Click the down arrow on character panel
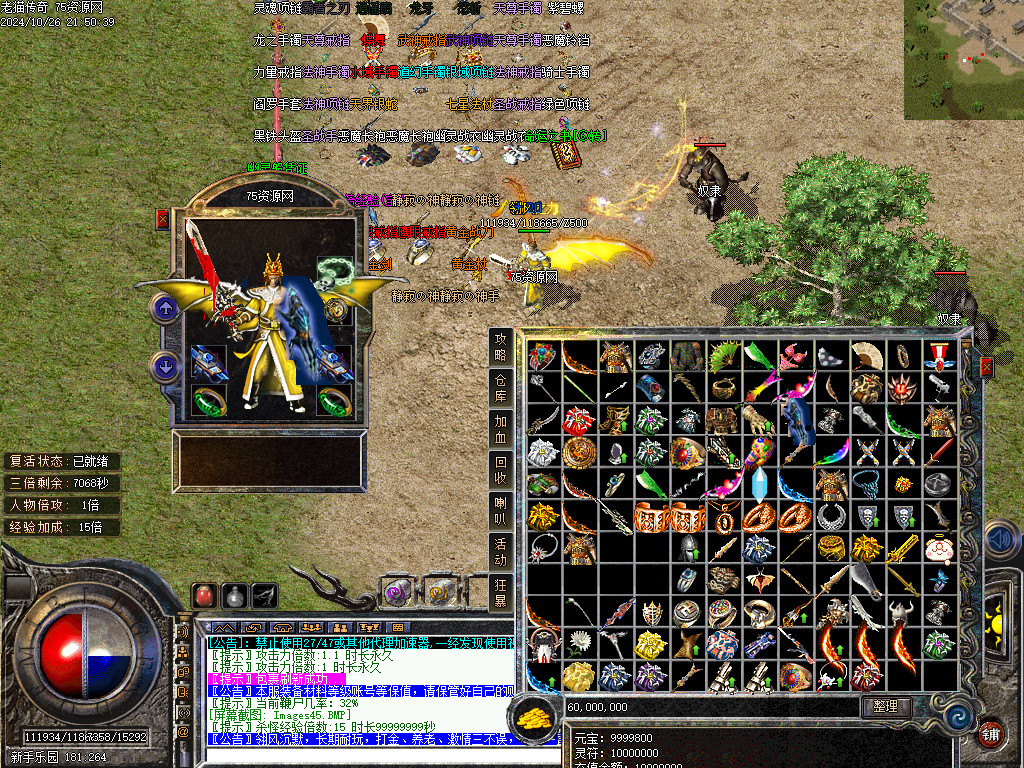This screenshot has width=1024, height=768. coord(165,365)
